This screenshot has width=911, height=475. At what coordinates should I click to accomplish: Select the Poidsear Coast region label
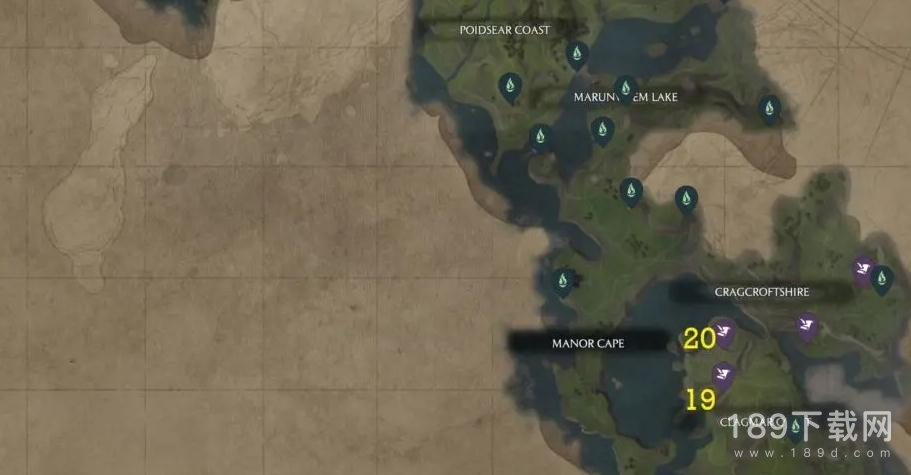point(504,30)
